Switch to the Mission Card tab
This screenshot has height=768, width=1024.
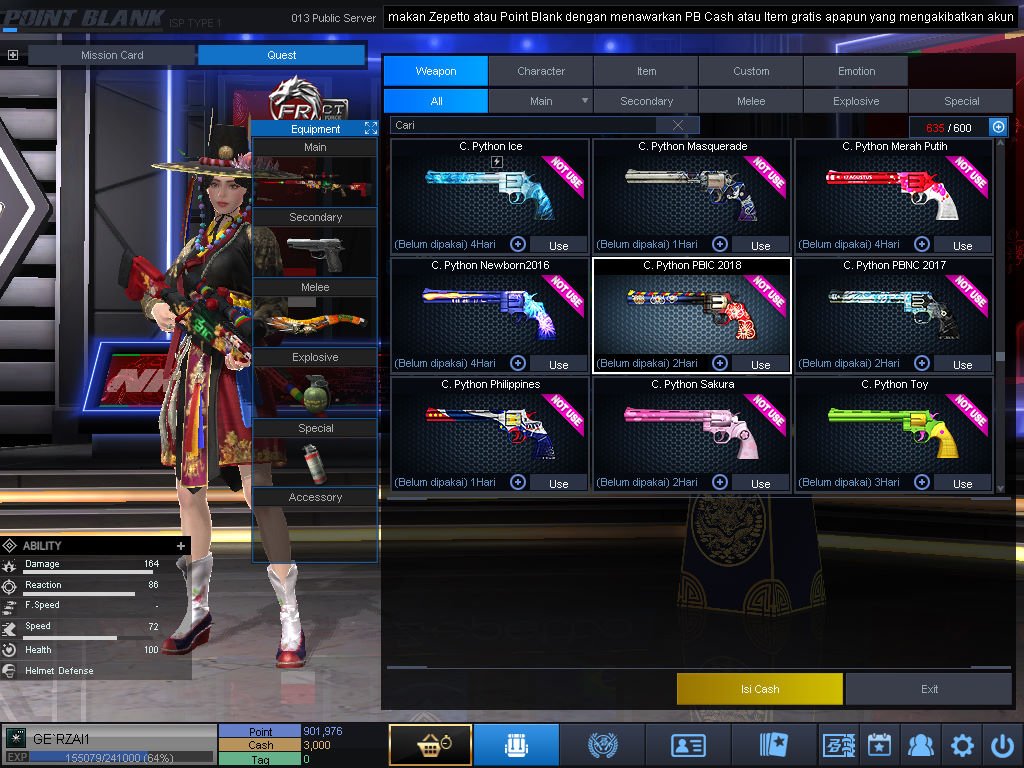tap(112, 55)
